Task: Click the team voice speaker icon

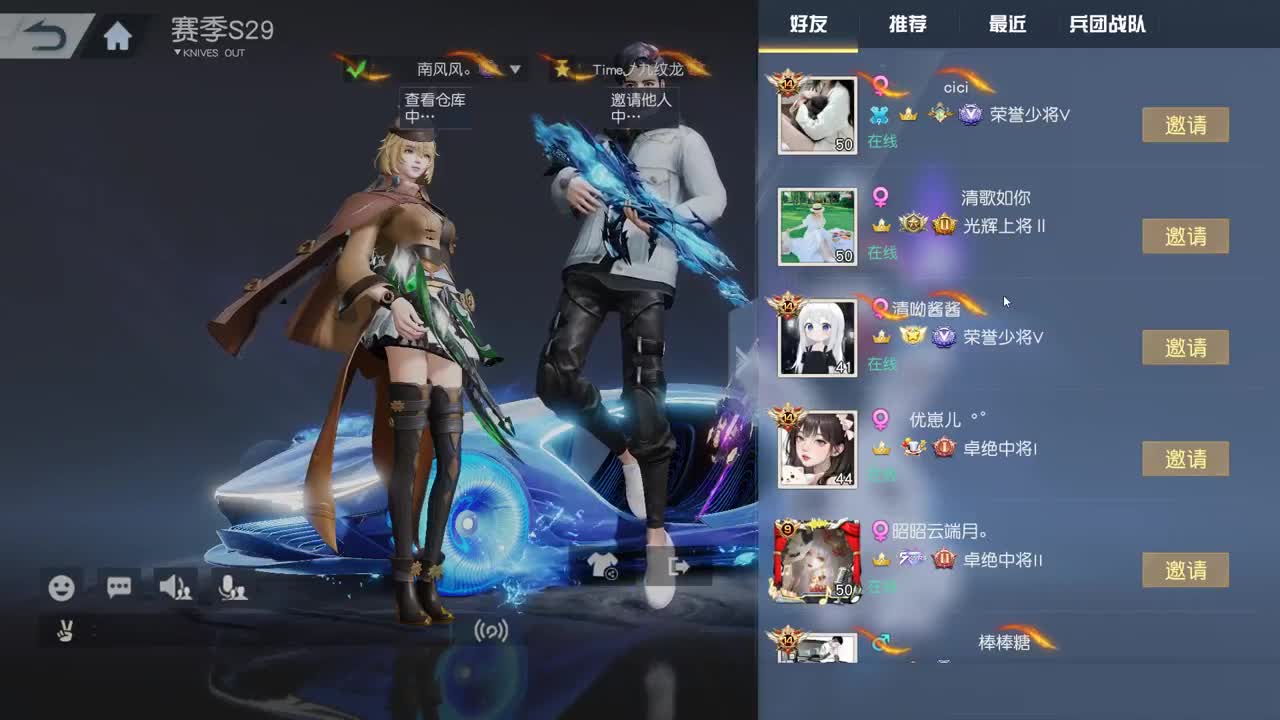Action: (174, 589)
